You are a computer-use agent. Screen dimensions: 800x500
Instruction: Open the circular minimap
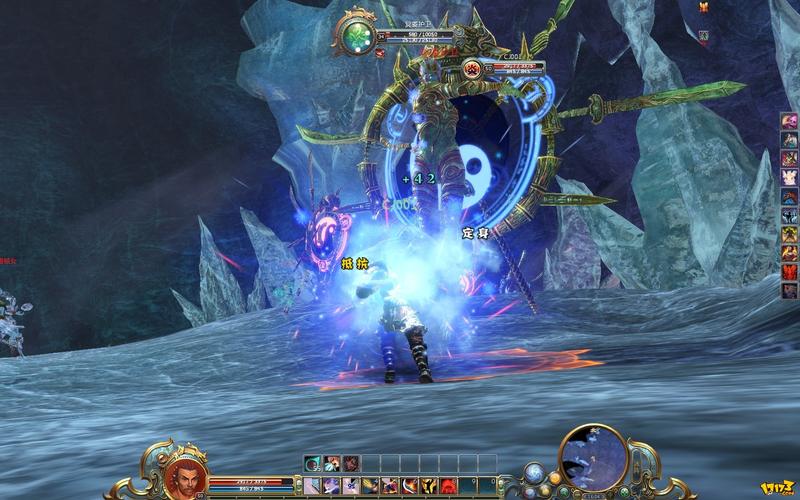click(x=593, y=458)
